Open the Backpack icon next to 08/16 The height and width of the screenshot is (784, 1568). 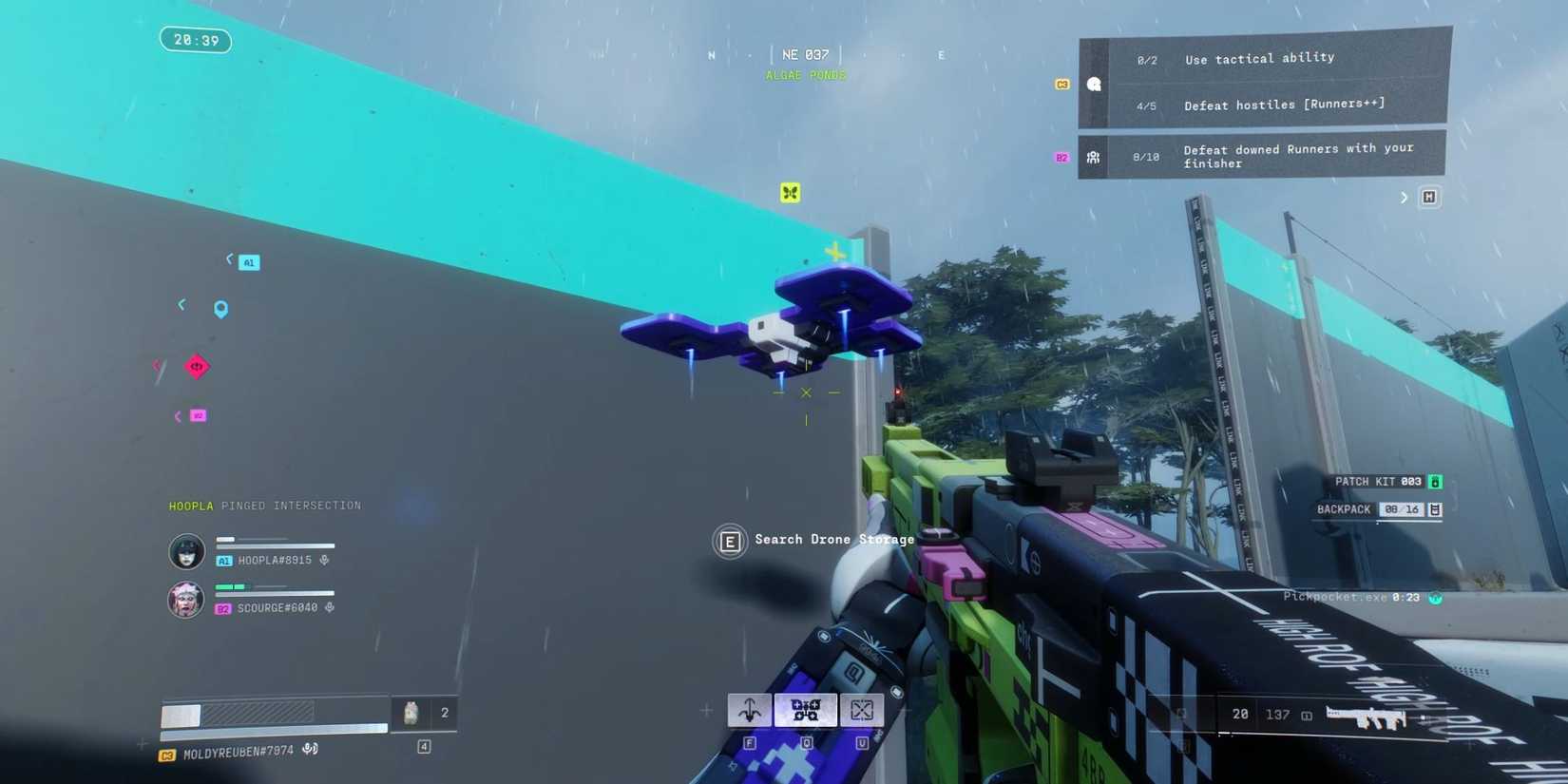coord(1434,509)
